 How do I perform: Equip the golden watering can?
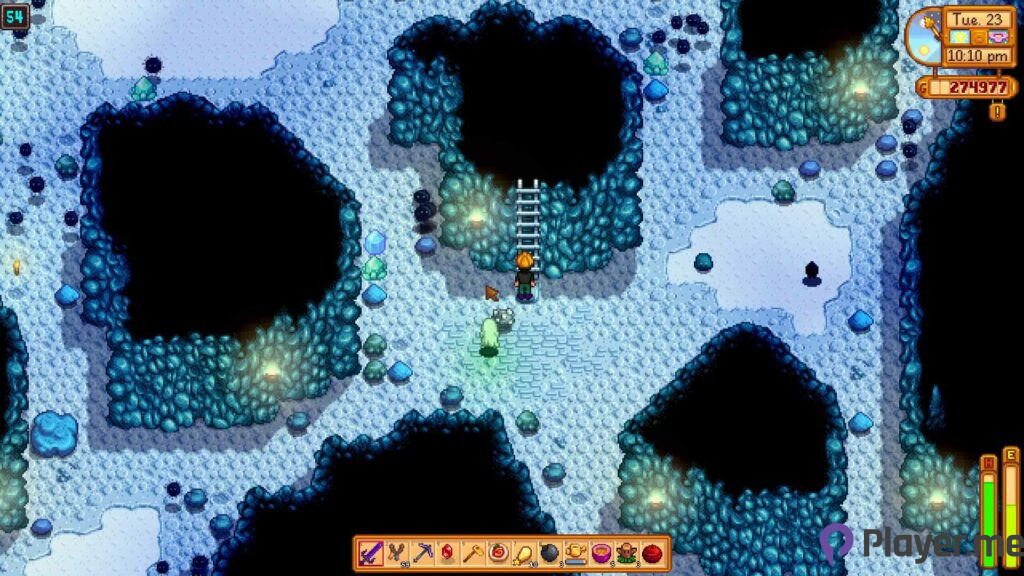[575, 553]
